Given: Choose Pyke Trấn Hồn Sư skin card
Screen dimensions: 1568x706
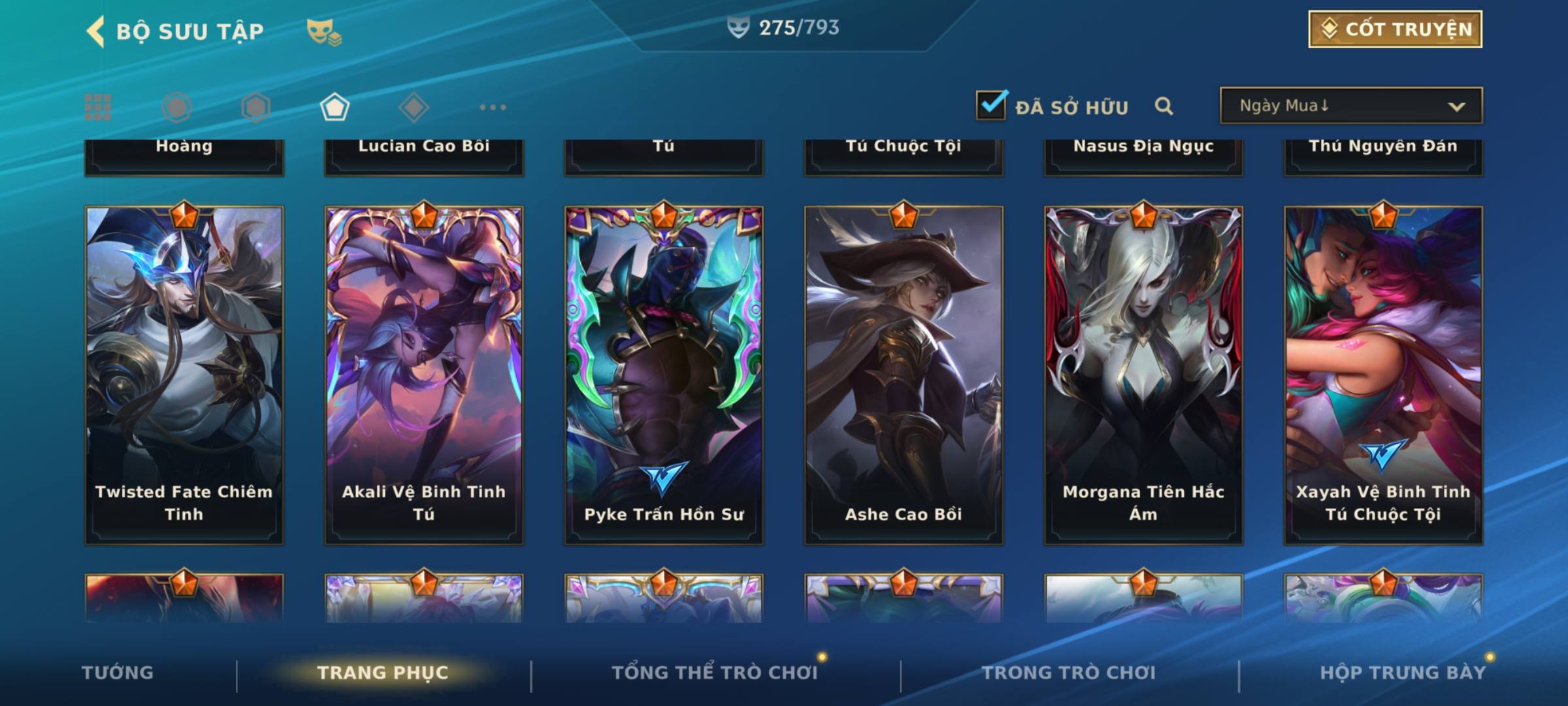Looking at the screenshot, I should pyautogui.click(x=664, y=375).
